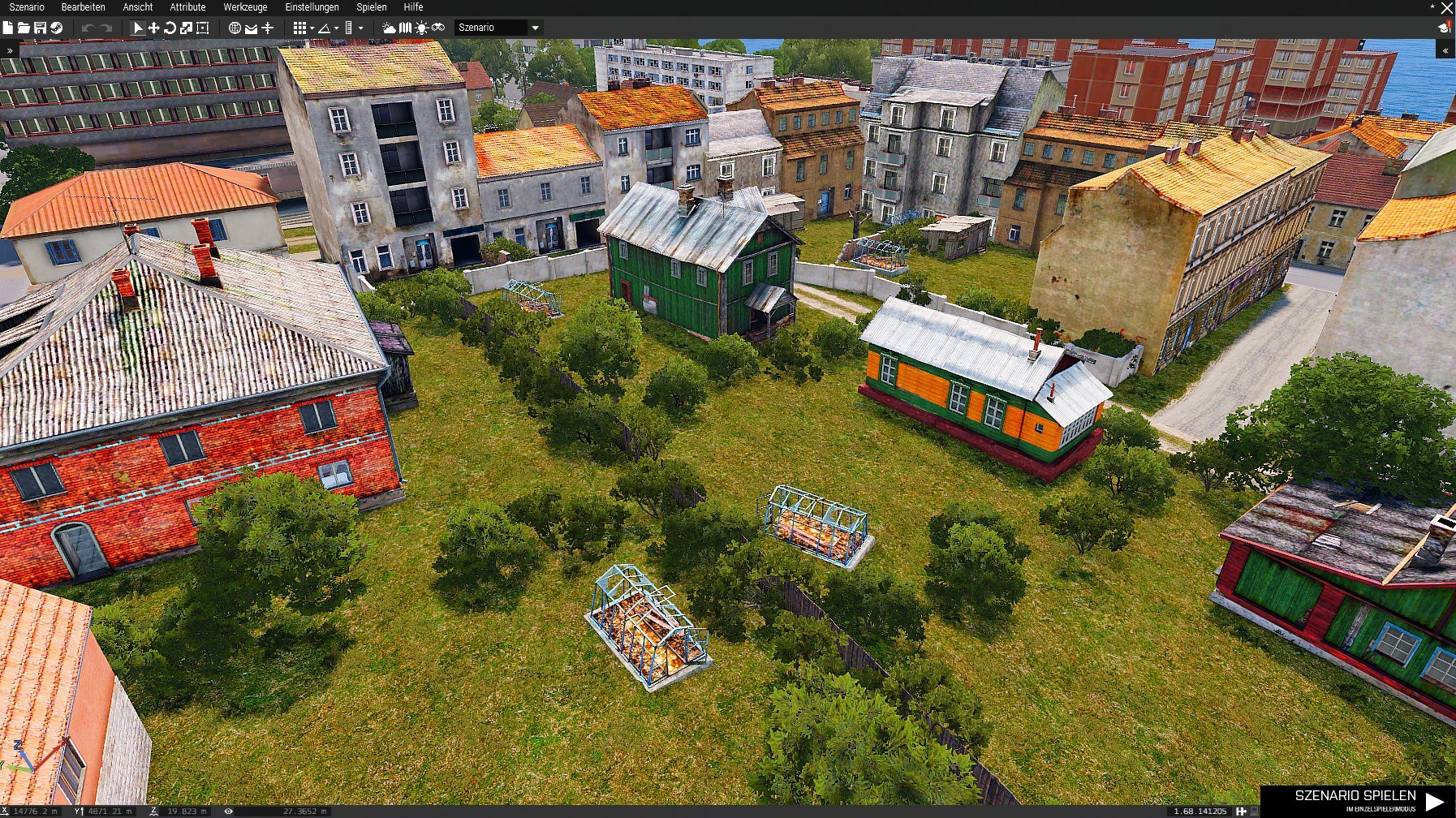1456x818 pixels.
Task: Open the Einstellungen menu
Action: pyautogui.click(x=312, y=7)
